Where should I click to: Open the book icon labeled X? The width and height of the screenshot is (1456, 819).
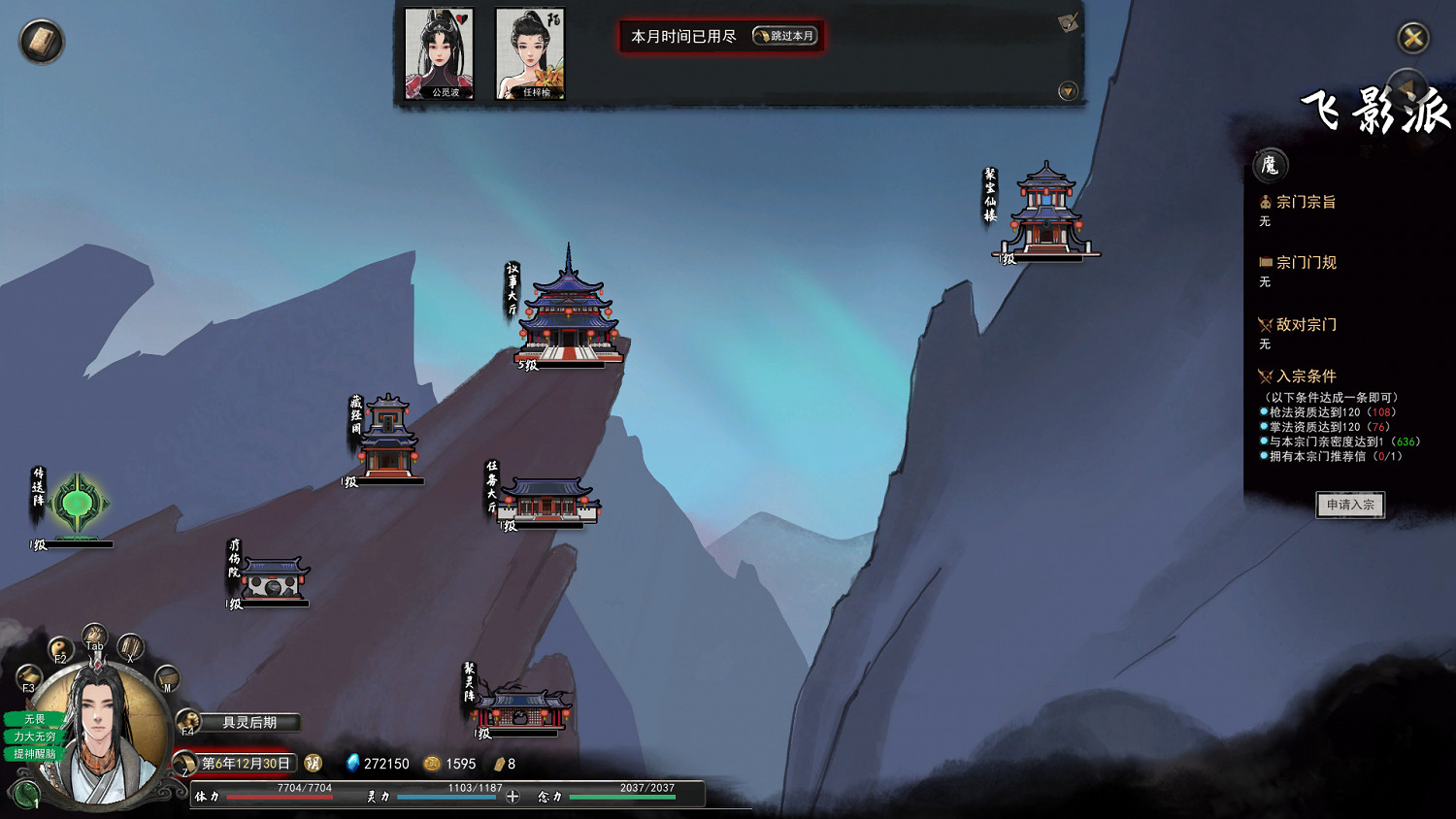point(130,648)
